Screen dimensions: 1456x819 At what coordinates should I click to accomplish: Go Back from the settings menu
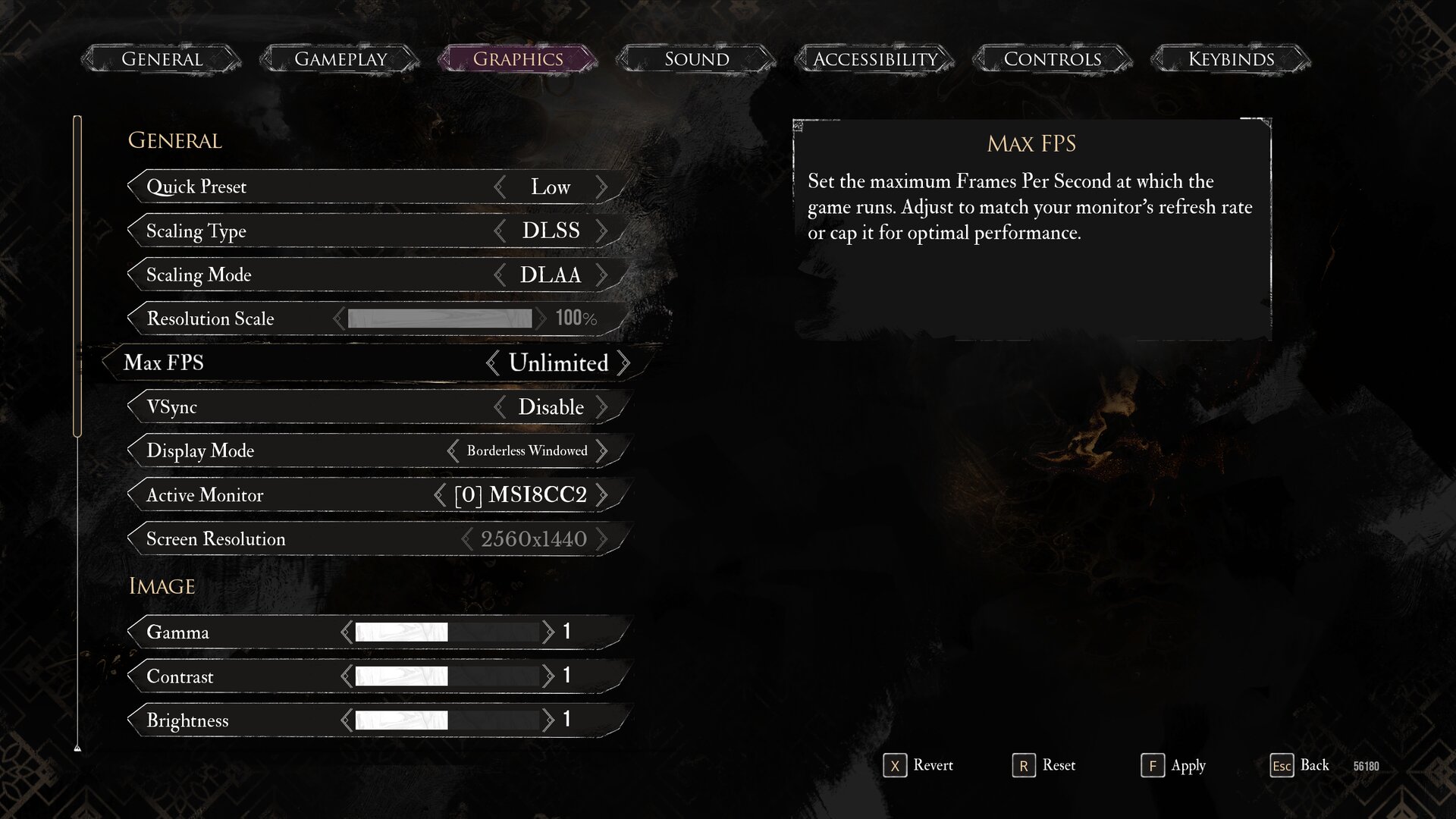1300,766
